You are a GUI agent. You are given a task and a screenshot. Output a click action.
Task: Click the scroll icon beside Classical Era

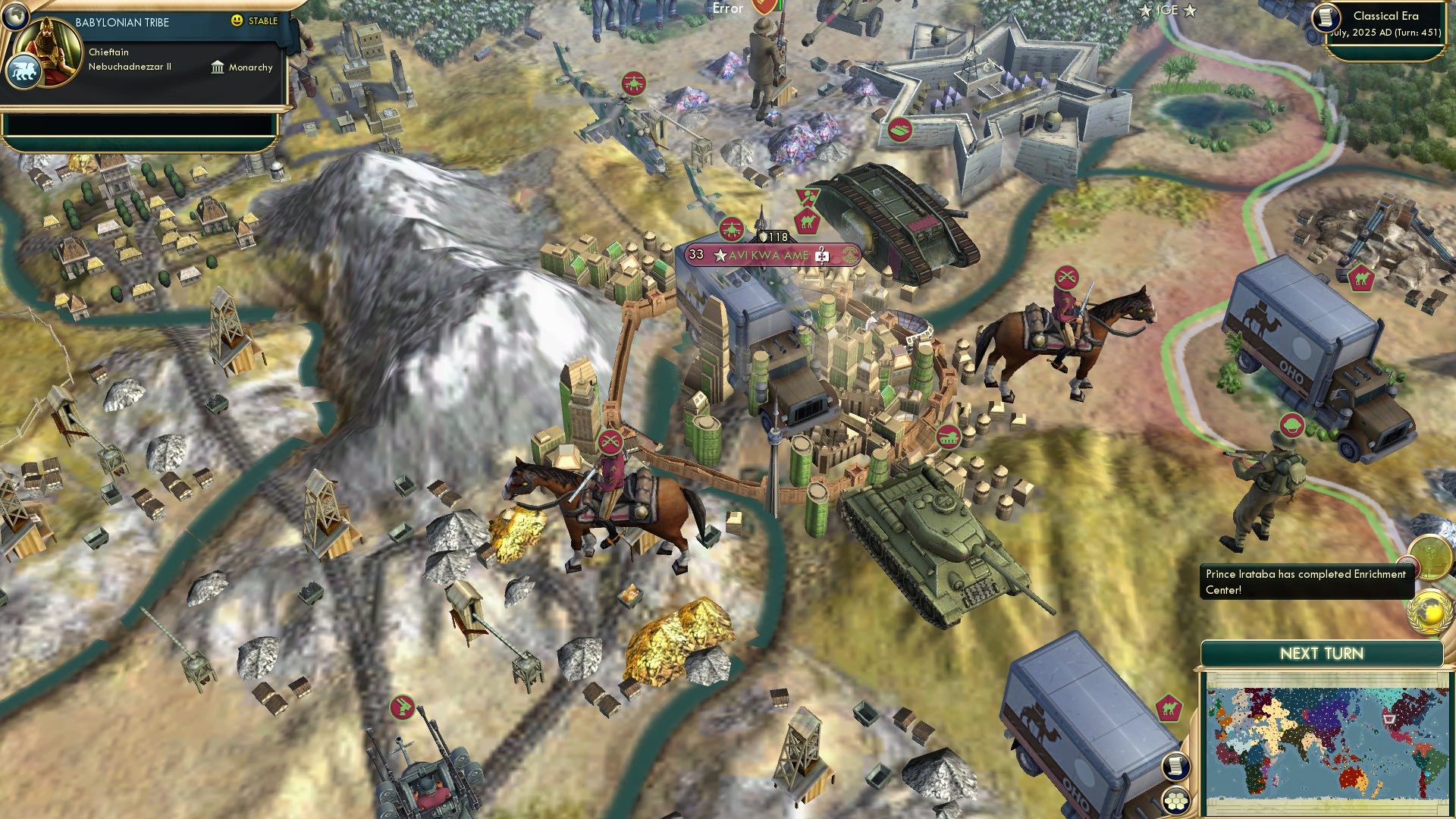pos(1325,17)
